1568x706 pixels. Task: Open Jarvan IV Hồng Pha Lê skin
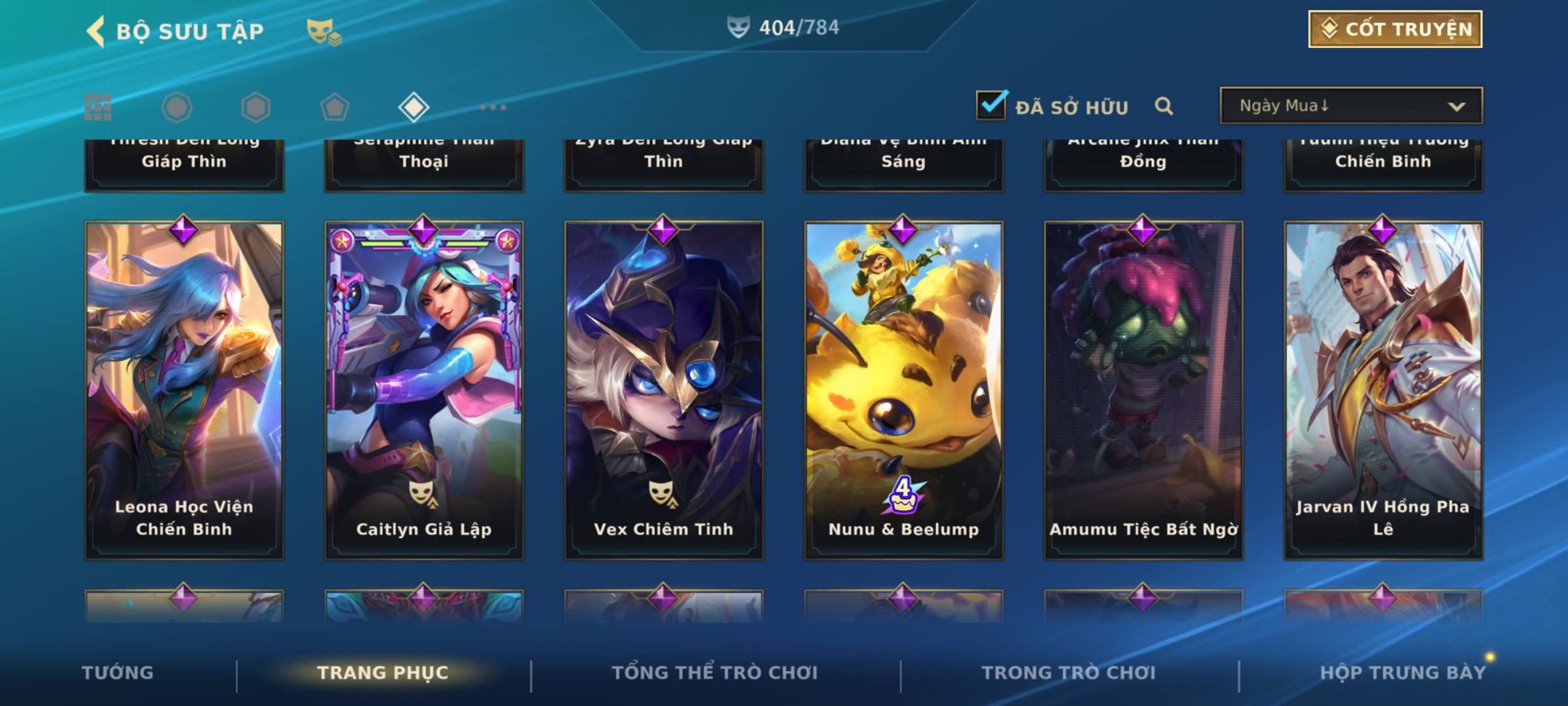pyautogui.click(x=1383, y=390)
